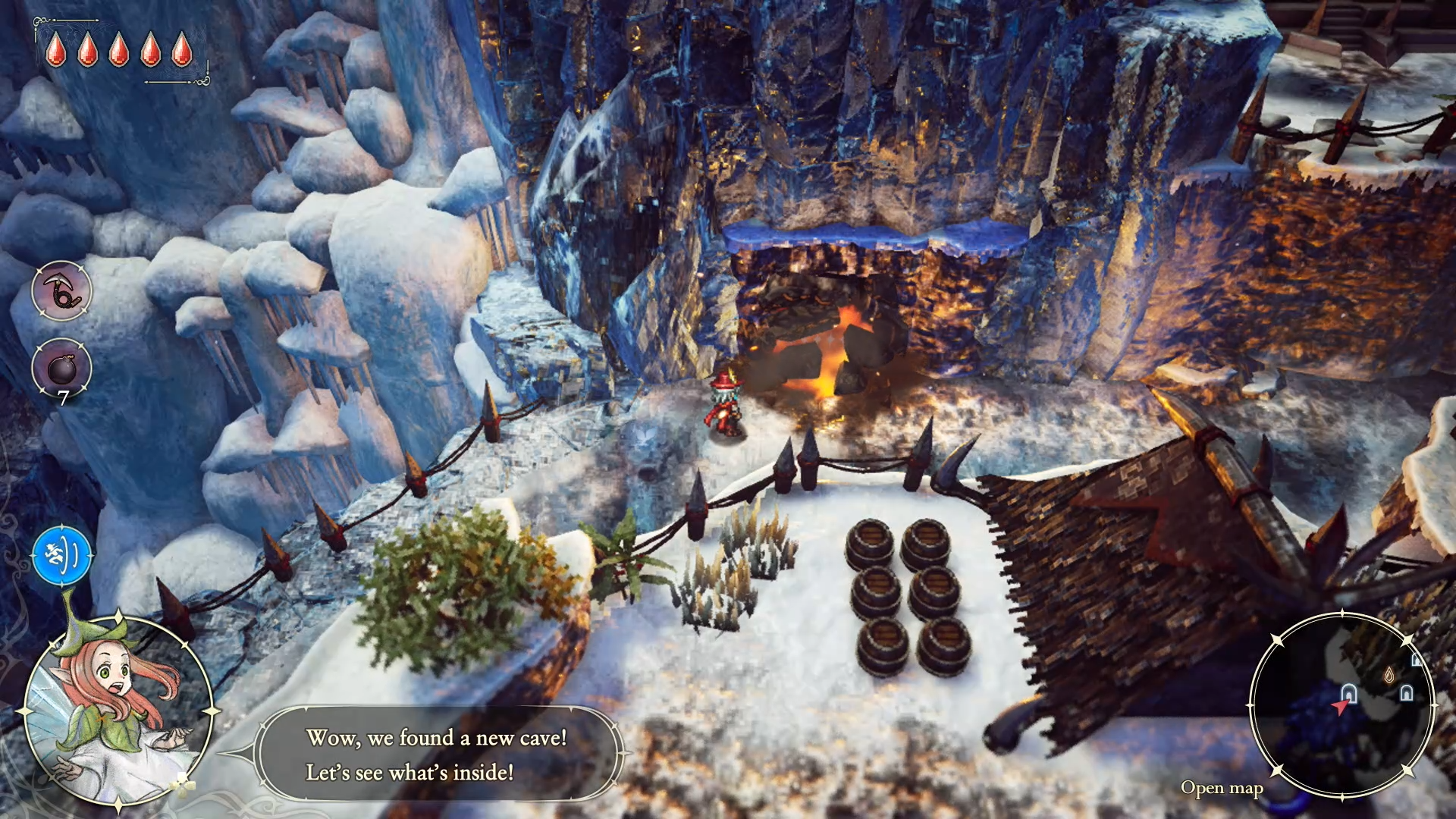
Task: Click the Open map label
Action: [x=1221, y=789]
